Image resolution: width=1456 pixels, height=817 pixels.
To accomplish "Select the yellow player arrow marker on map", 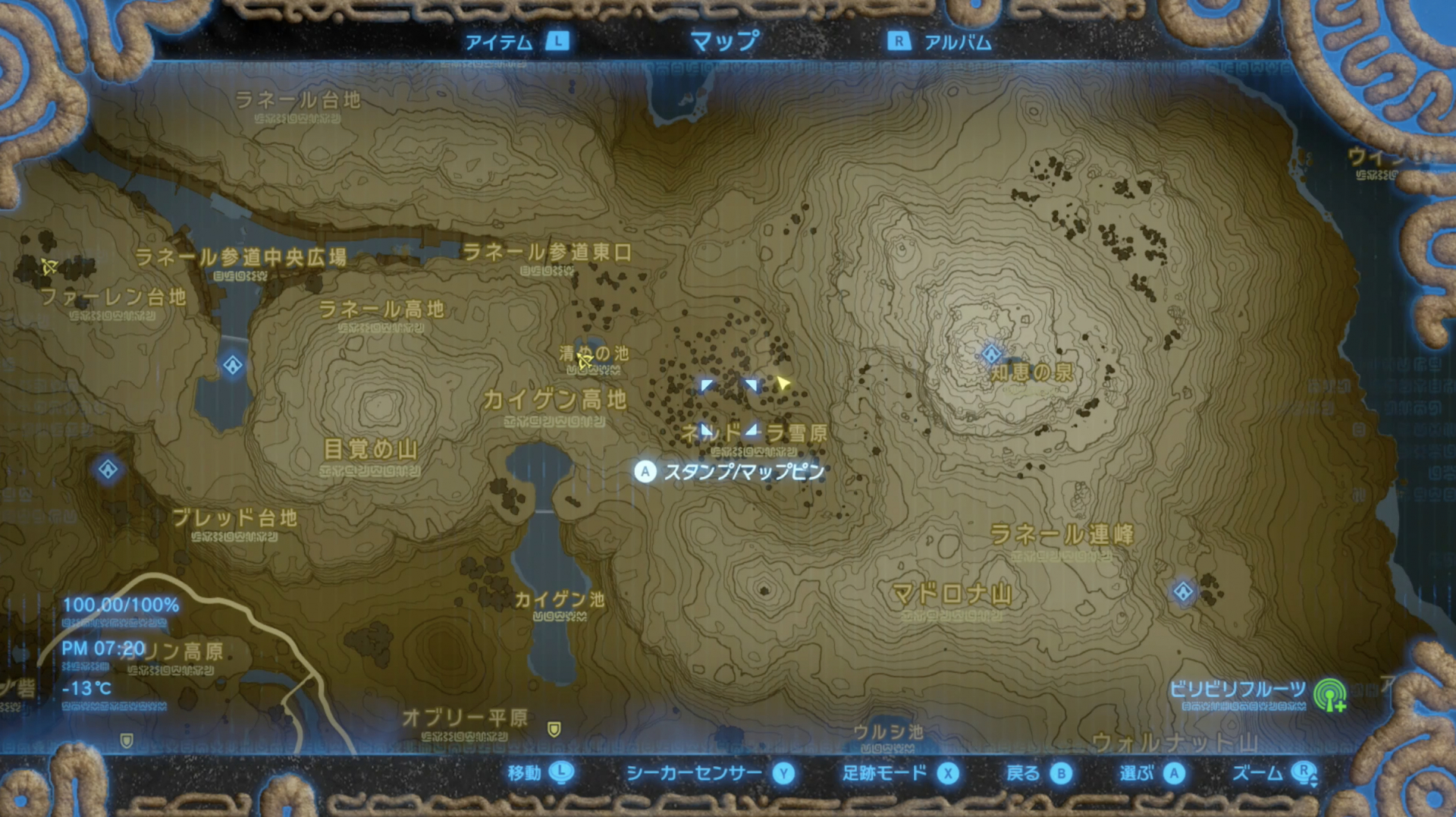I will coord(782,383).
